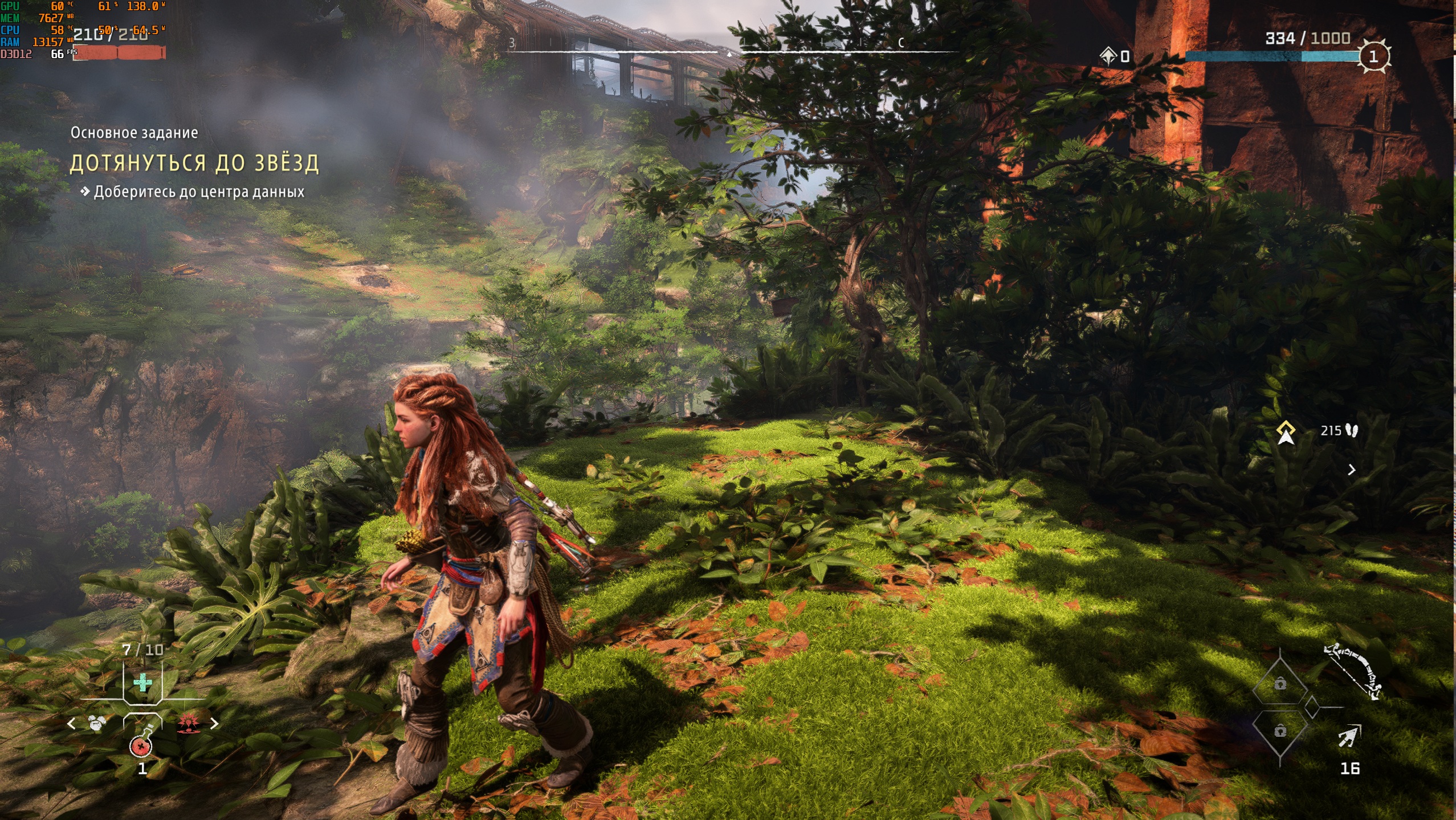This screenshot has width=1456, height=820.
Task: Click the performance overlay FPS readout
Action: pos(58,54)
